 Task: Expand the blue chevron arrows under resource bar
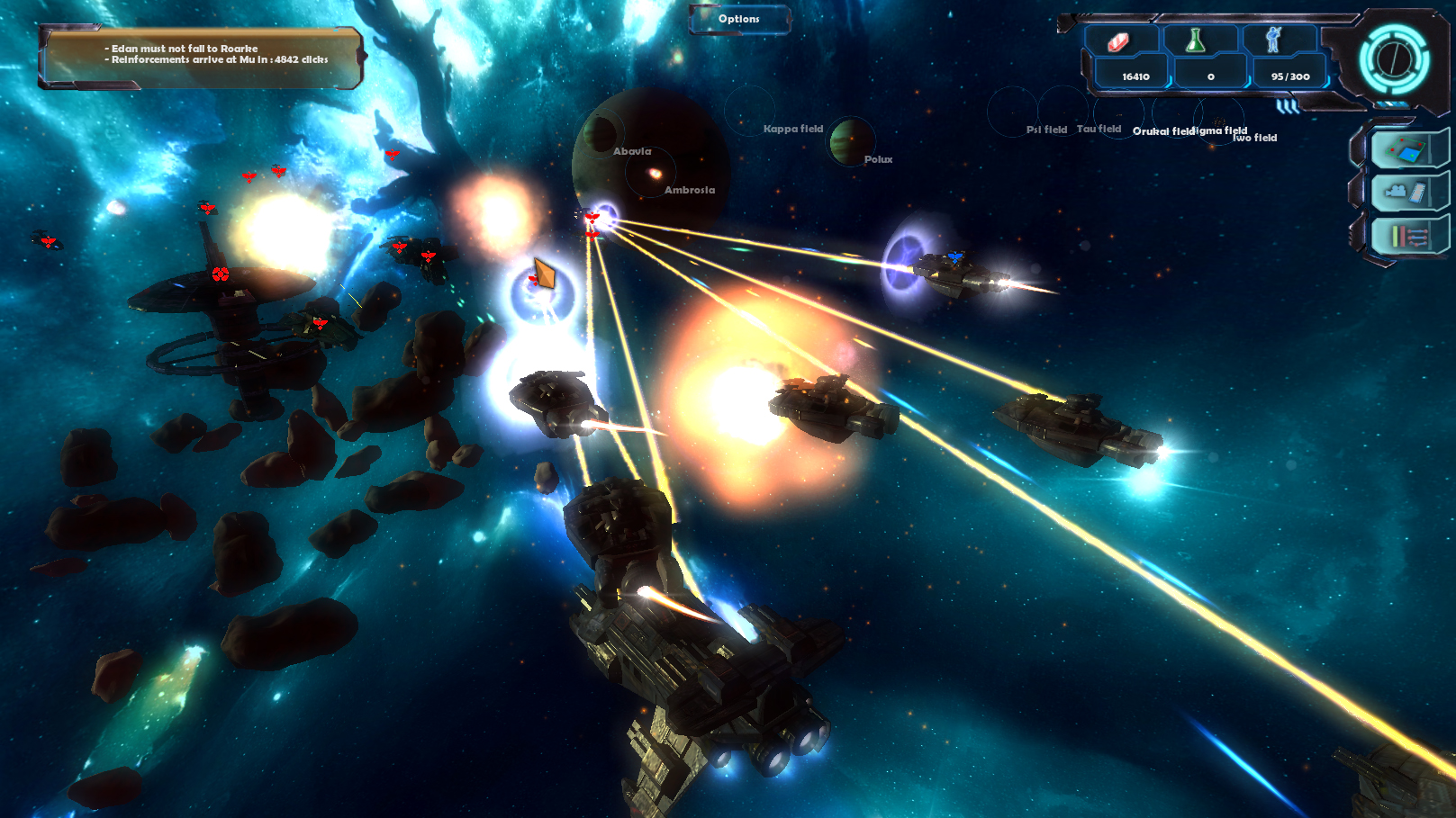pyautogui.click(x=1288, y=107)
